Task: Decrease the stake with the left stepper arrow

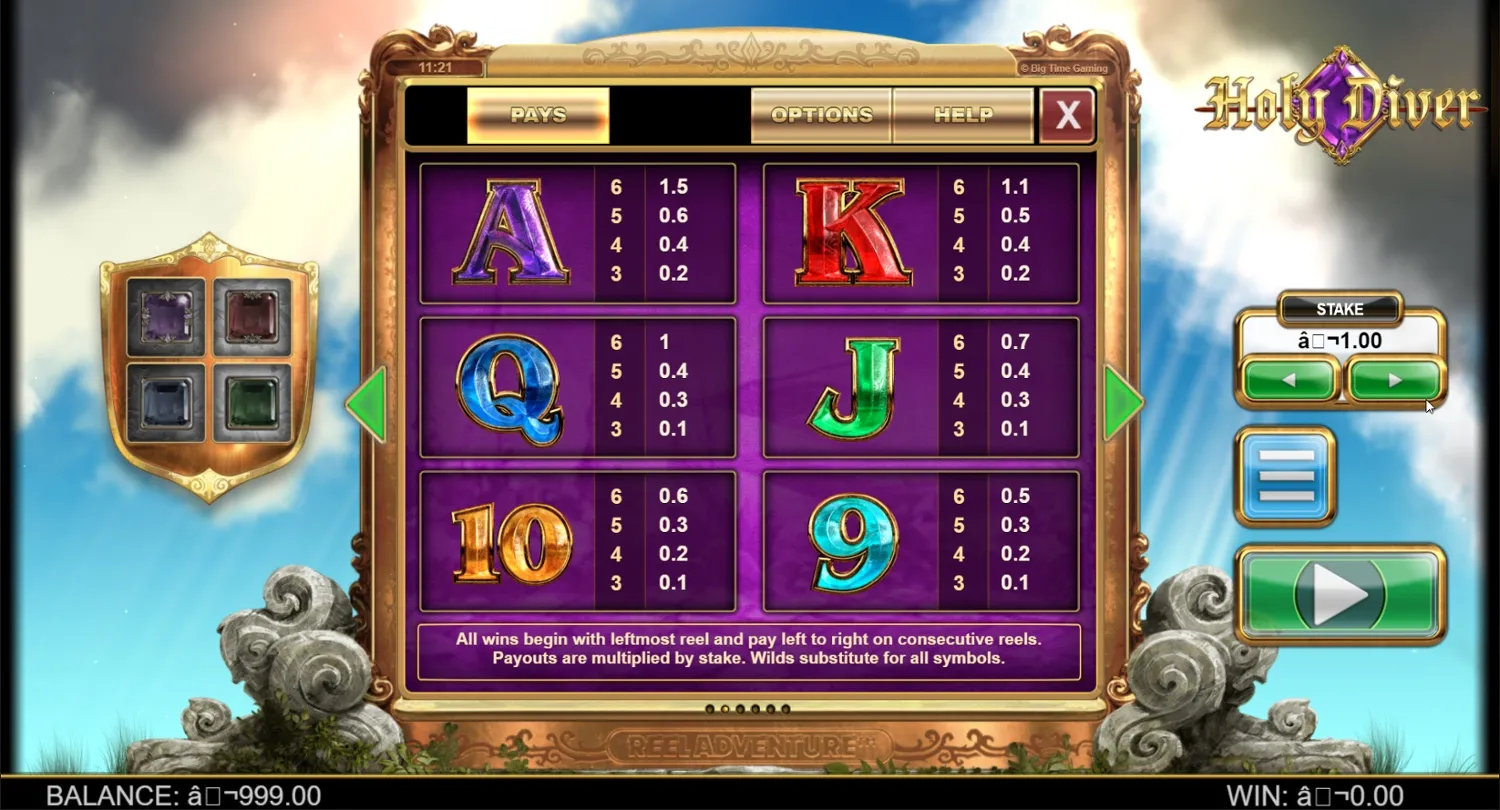Action: click(x=1288, y=380)
